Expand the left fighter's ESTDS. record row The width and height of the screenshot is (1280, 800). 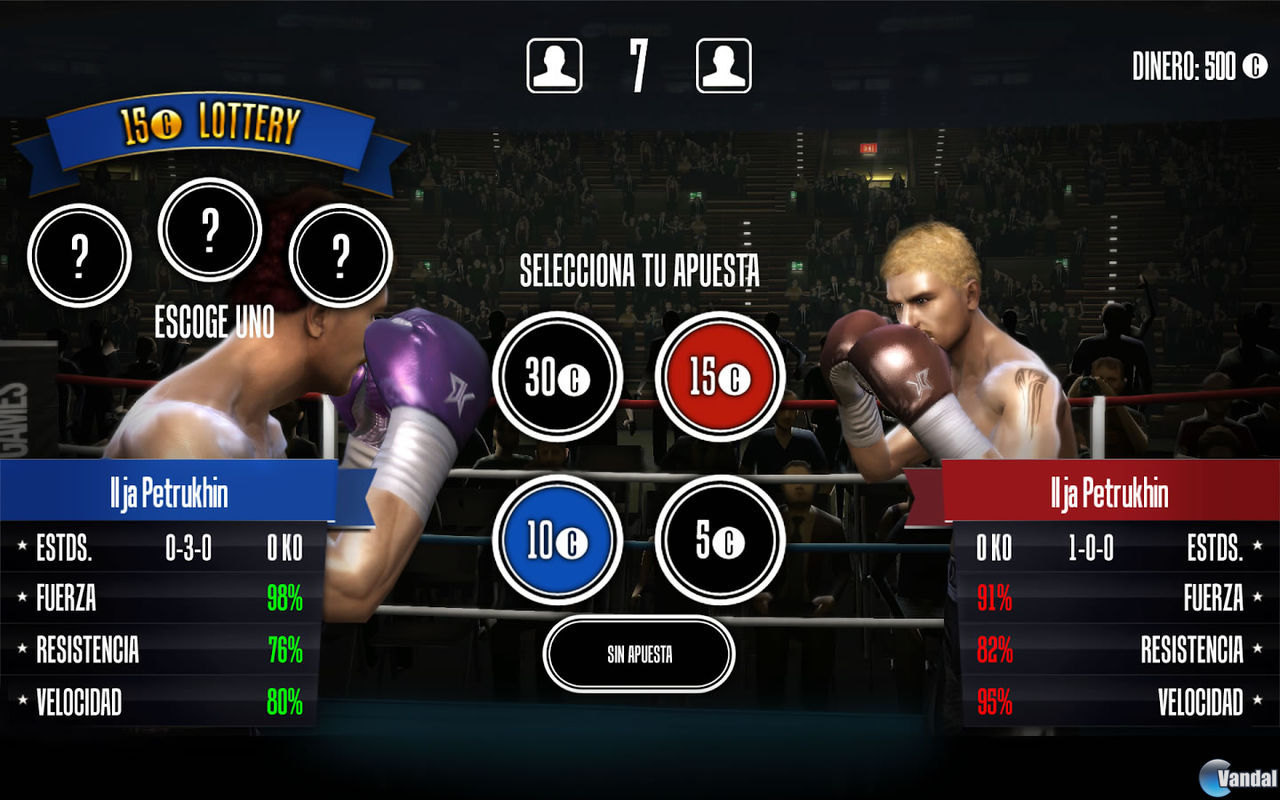[x=160, y=549]
